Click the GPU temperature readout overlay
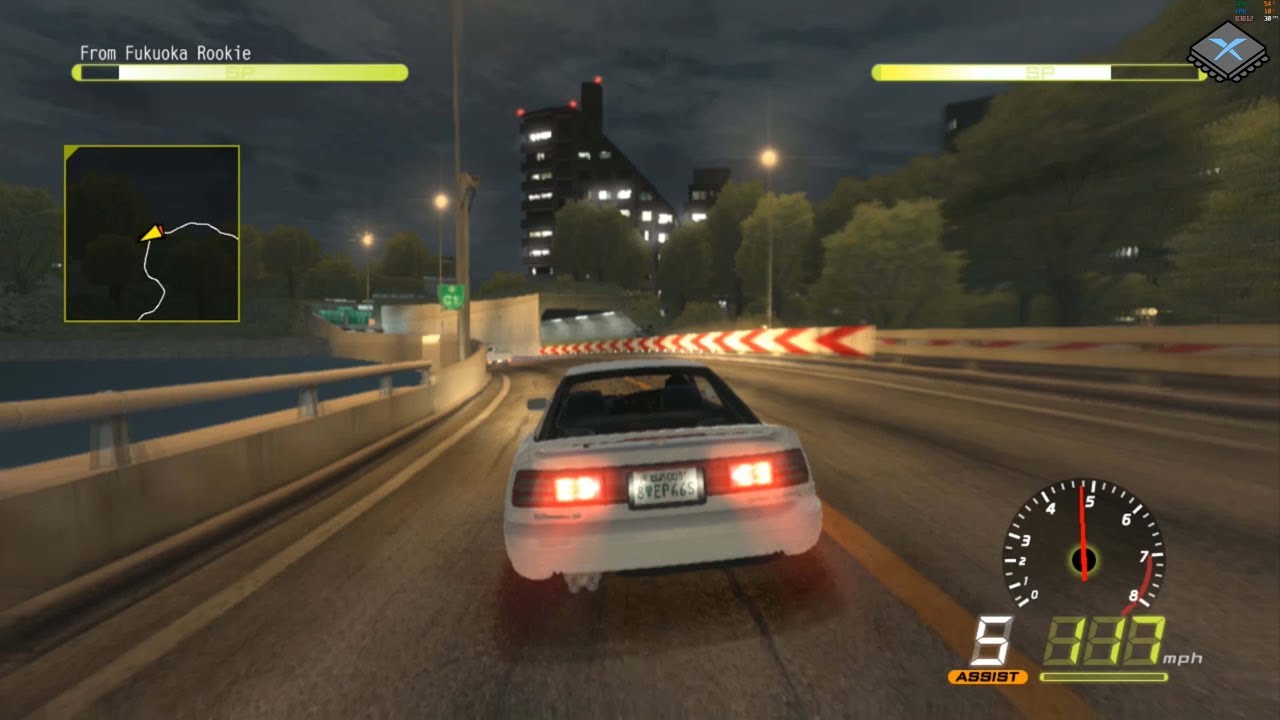 click(x=1268, y=4)
